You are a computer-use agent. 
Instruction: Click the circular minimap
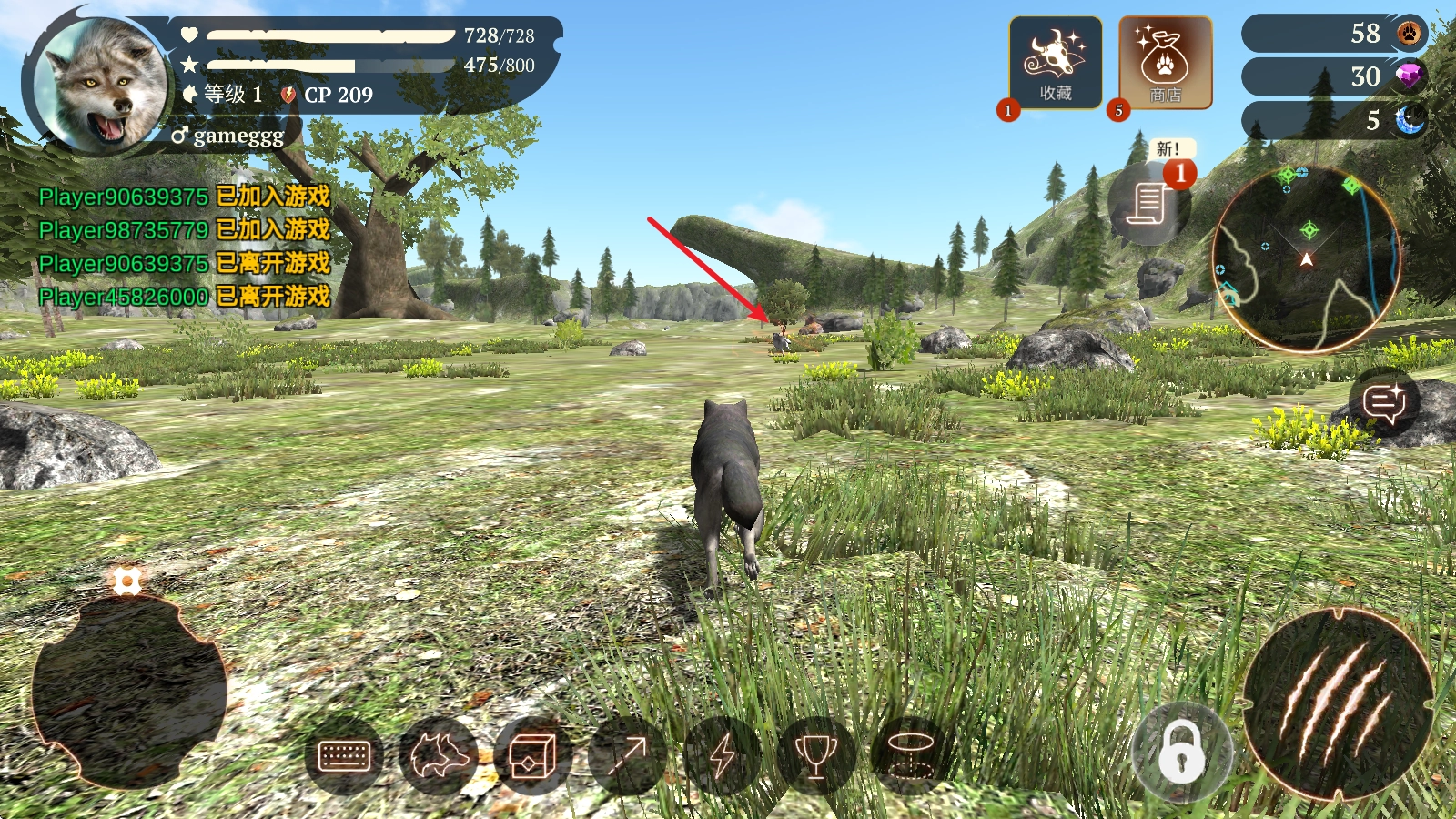point(1306,259)
